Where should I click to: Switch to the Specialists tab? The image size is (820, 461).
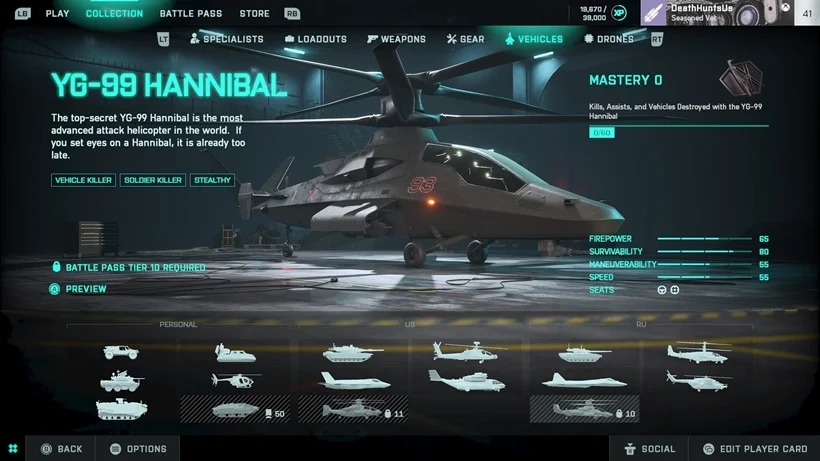coord(226,39)
